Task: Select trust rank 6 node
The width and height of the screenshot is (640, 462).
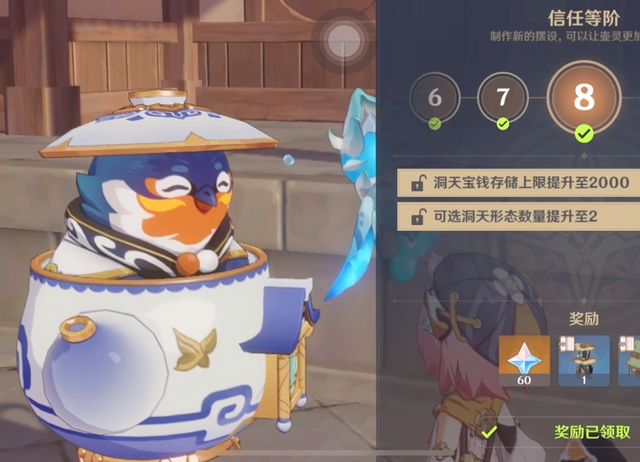Action: [x=433, y=98]
